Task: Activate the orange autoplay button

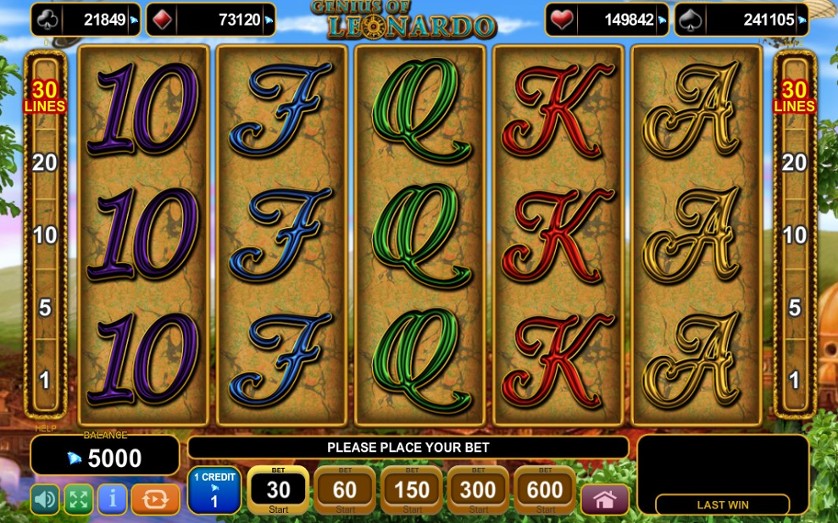Action: click(x=155, y=499)
